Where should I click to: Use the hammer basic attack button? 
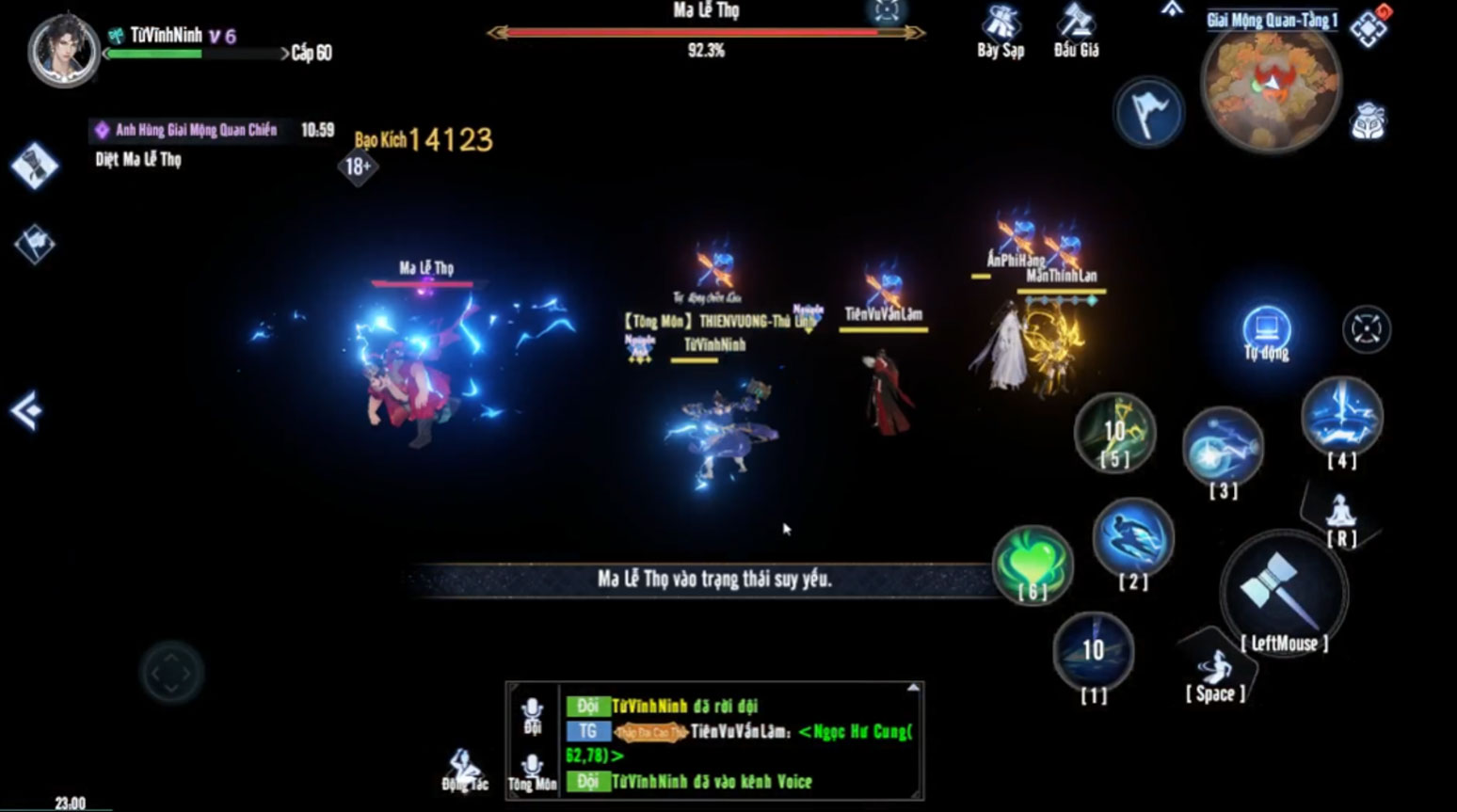(x=1283, y=590)
